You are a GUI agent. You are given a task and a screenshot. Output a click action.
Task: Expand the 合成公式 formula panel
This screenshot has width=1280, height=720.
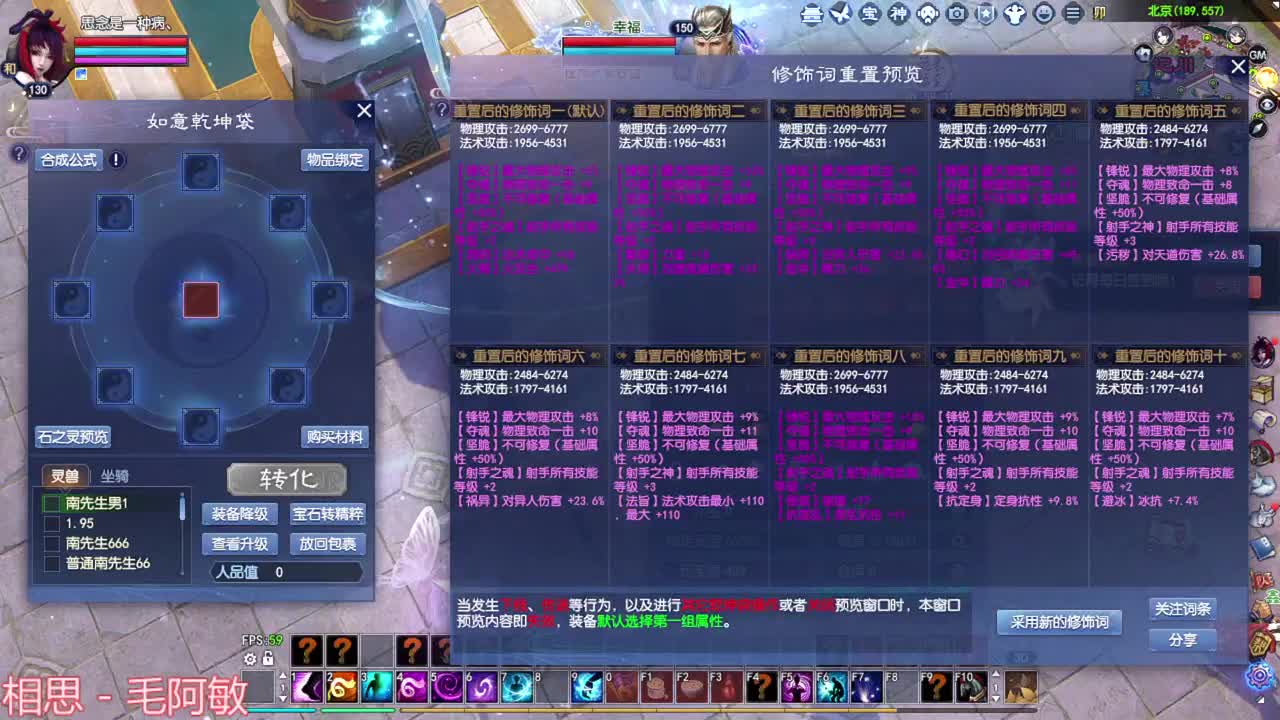pyautogui.click(x=69, y=158)
